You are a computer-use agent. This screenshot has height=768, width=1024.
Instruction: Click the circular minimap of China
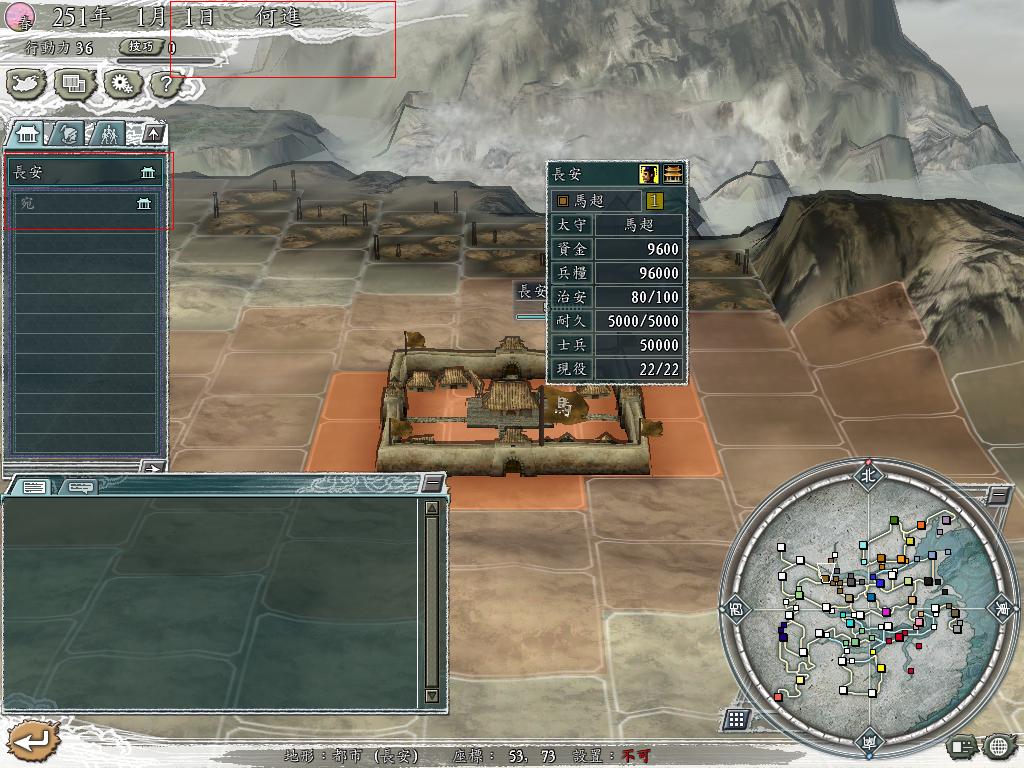tap(866, 607)
